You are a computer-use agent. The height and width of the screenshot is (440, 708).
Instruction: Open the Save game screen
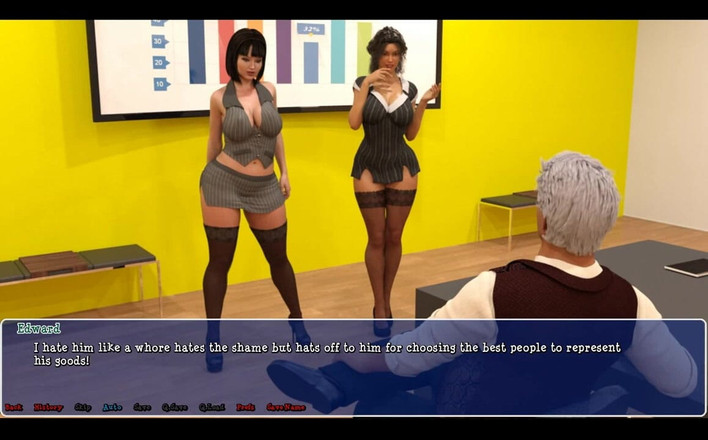[x=142, y=408]
